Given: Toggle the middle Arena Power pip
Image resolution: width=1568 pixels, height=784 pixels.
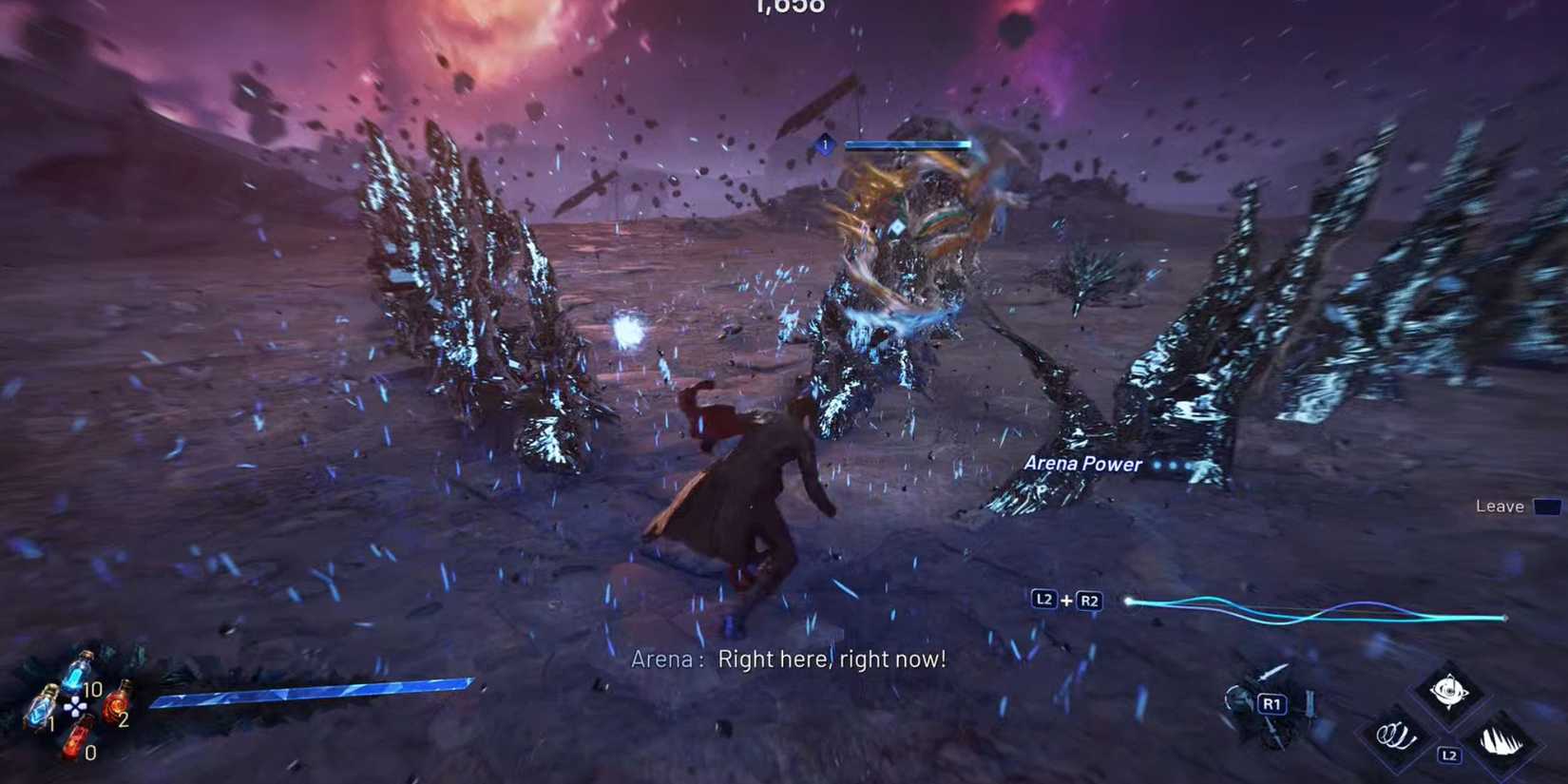Looking at the screenshot, I should pyautogui.click(x=1174, y=466).
